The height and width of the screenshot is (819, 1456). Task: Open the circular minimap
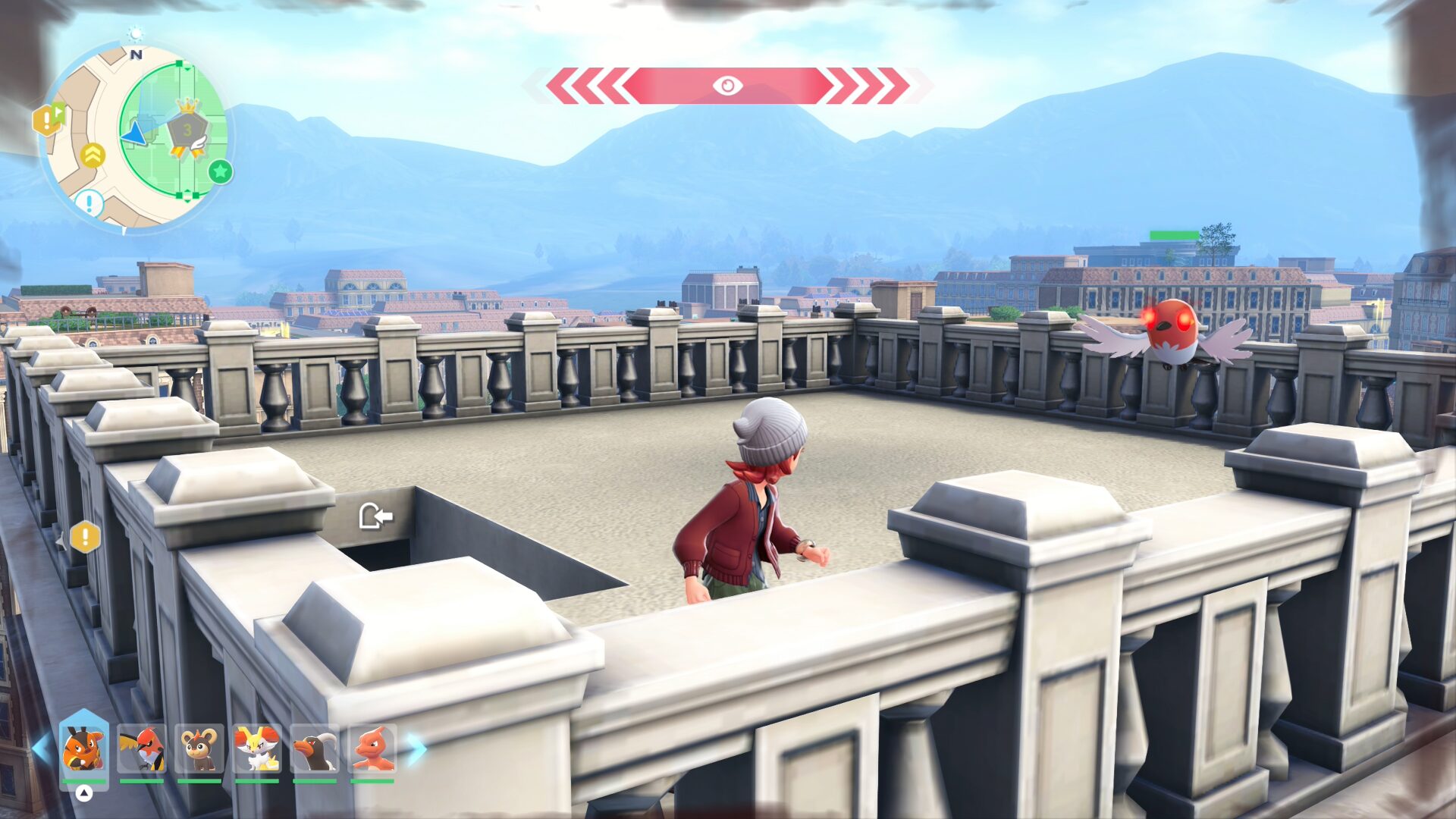[135, 136]
